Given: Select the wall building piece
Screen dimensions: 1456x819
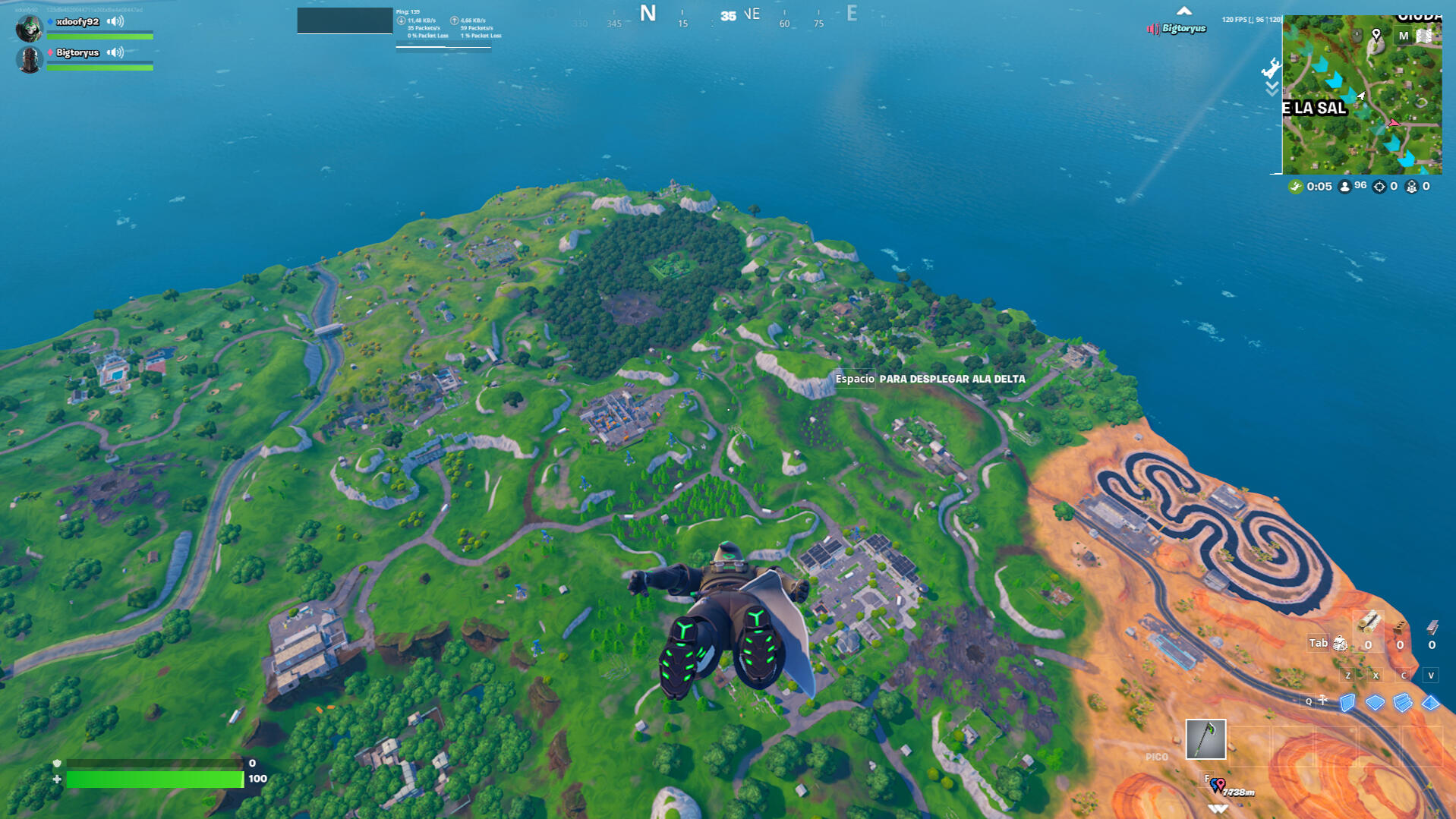Looking at the screenshot, I should tap(1347, 703).
